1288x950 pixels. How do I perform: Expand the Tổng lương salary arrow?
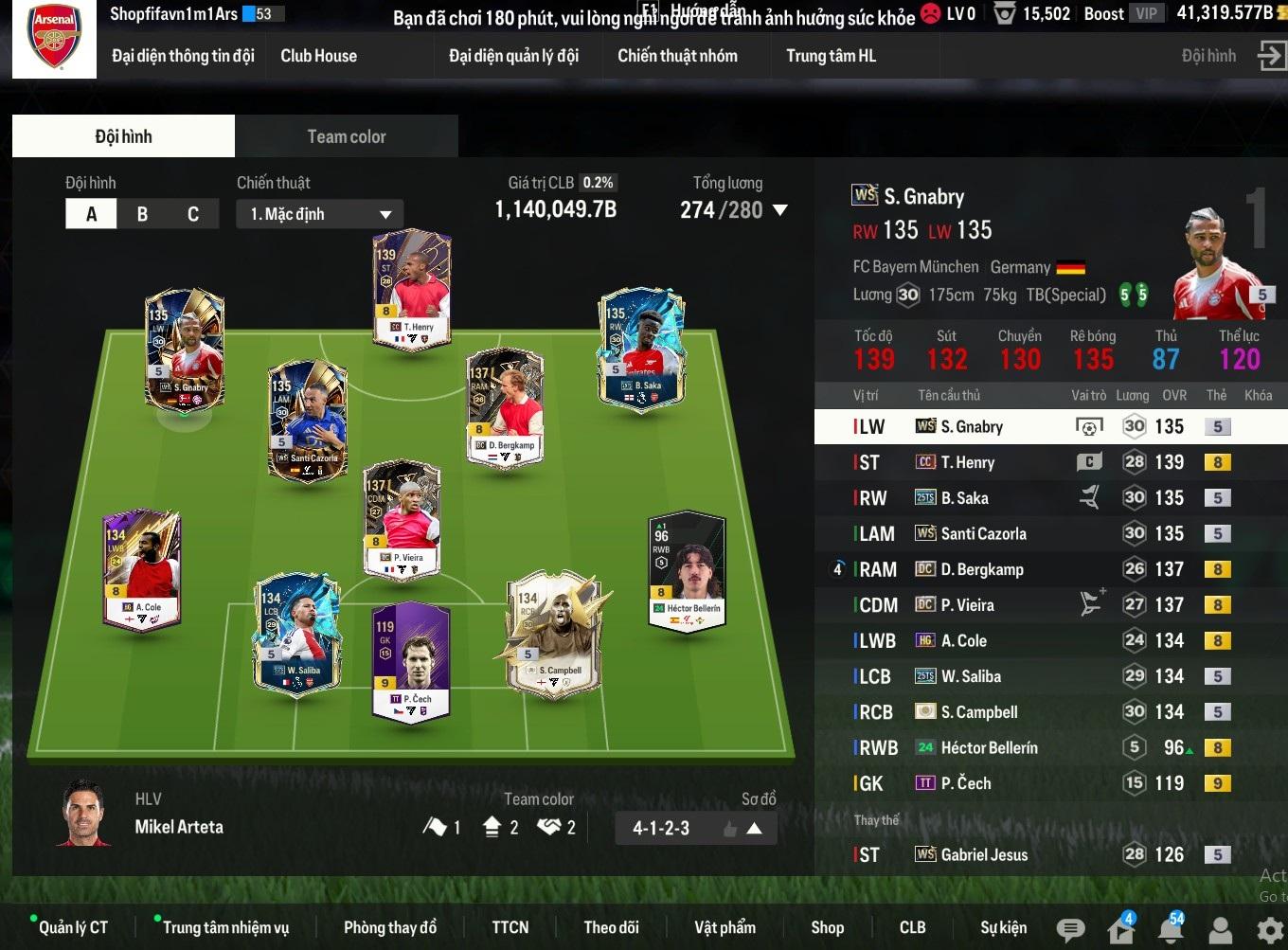(x=780, y=210)
